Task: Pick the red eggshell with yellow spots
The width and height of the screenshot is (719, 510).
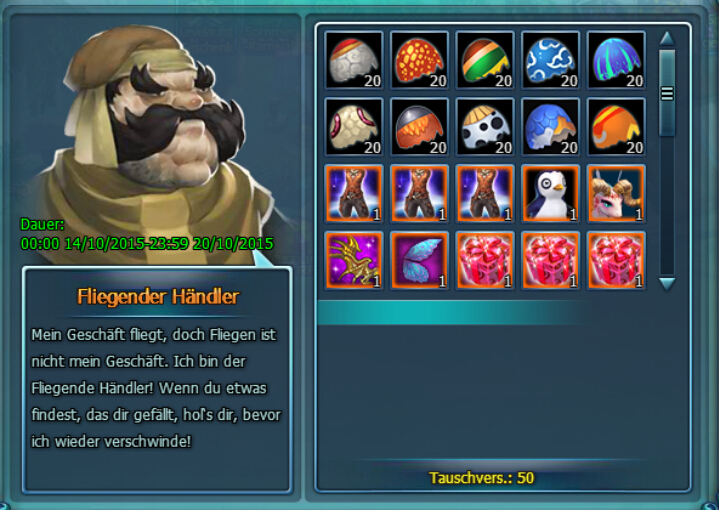Action: tap(419, 60)
